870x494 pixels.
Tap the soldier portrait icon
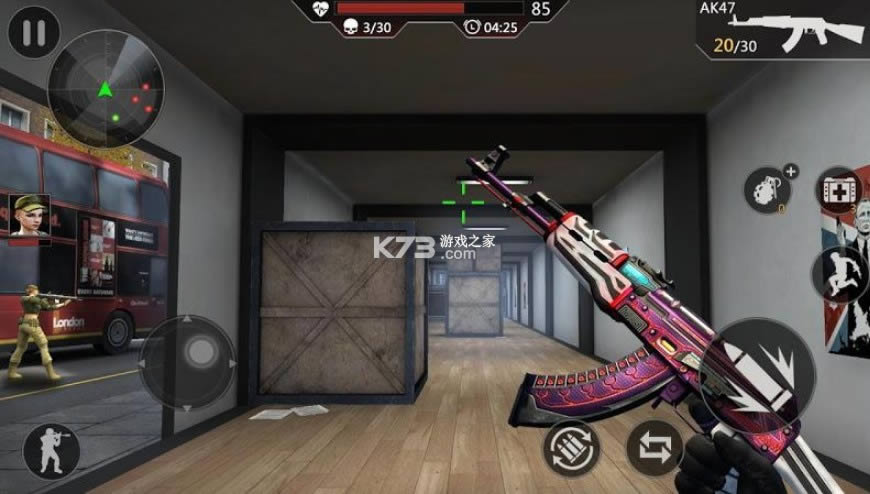29,215
